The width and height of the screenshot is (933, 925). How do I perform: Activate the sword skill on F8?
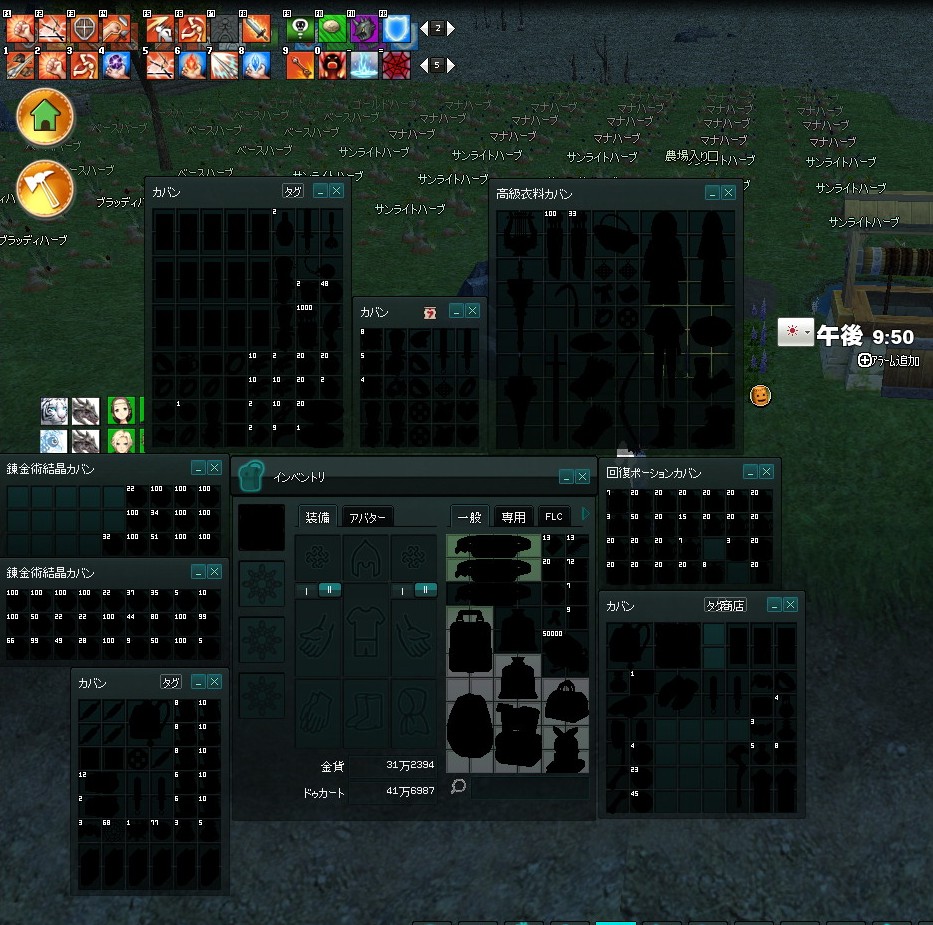point(257,29)
